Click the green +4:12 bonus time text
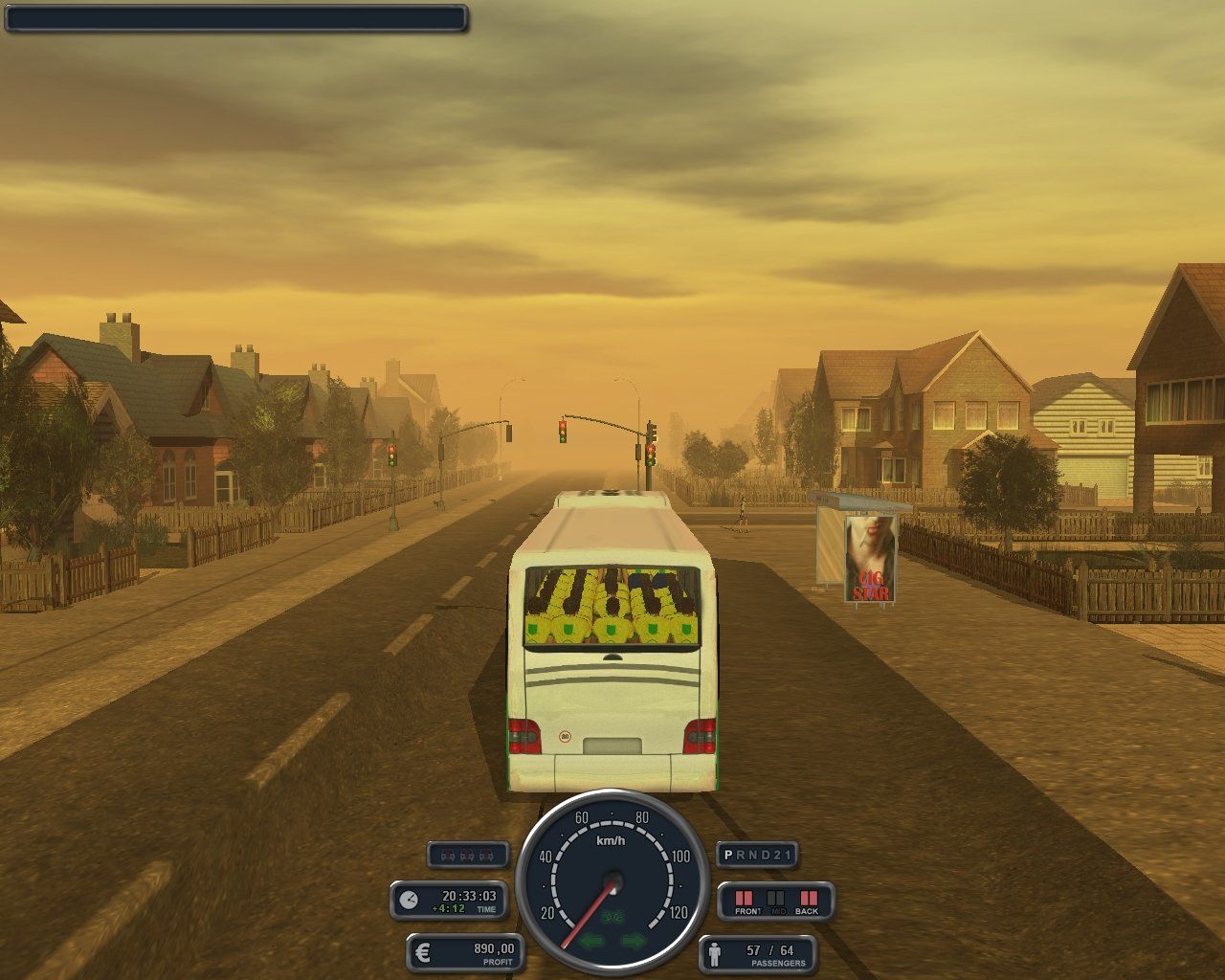 [x=446, y=906]
